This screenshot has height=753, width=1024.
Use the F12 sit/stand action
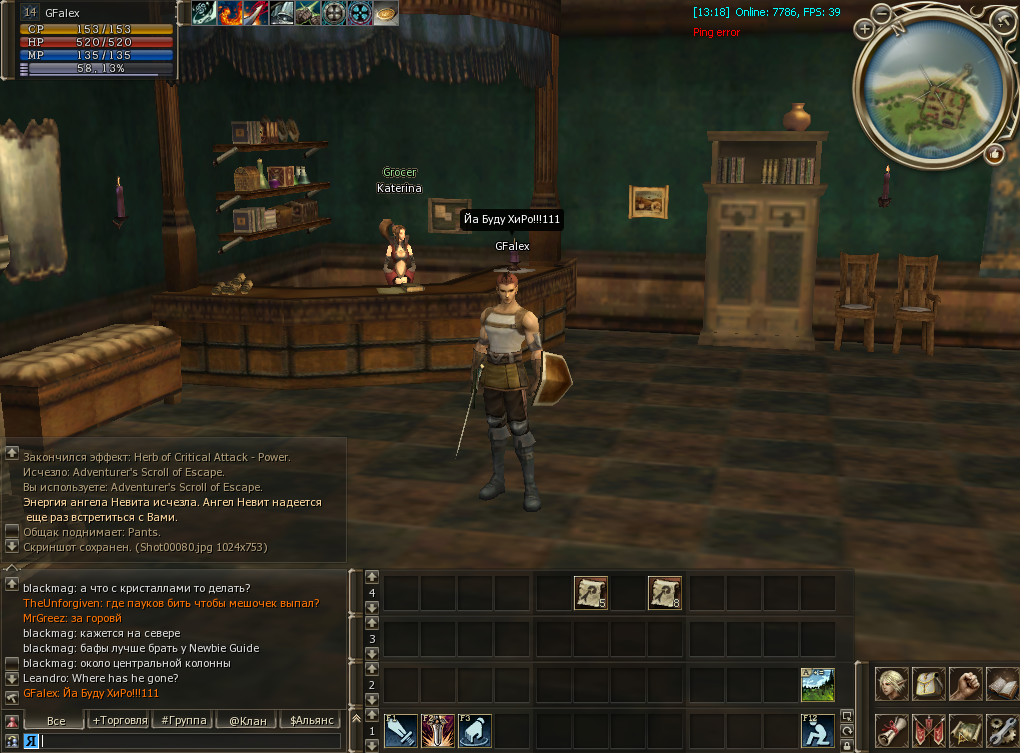pos(817,731)
